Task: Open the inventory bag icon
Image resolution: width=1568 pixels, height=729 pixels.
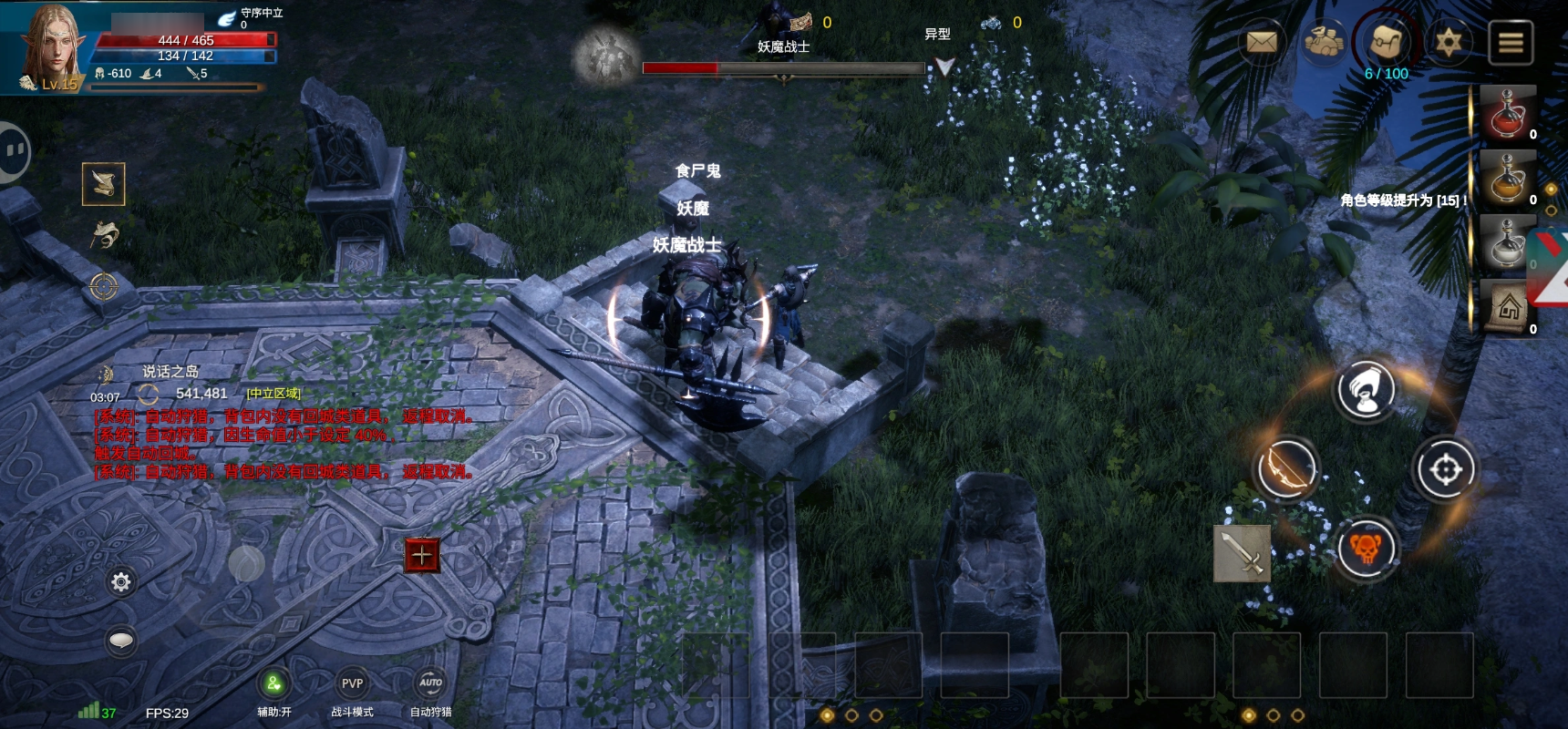Action: [1386, 42]
